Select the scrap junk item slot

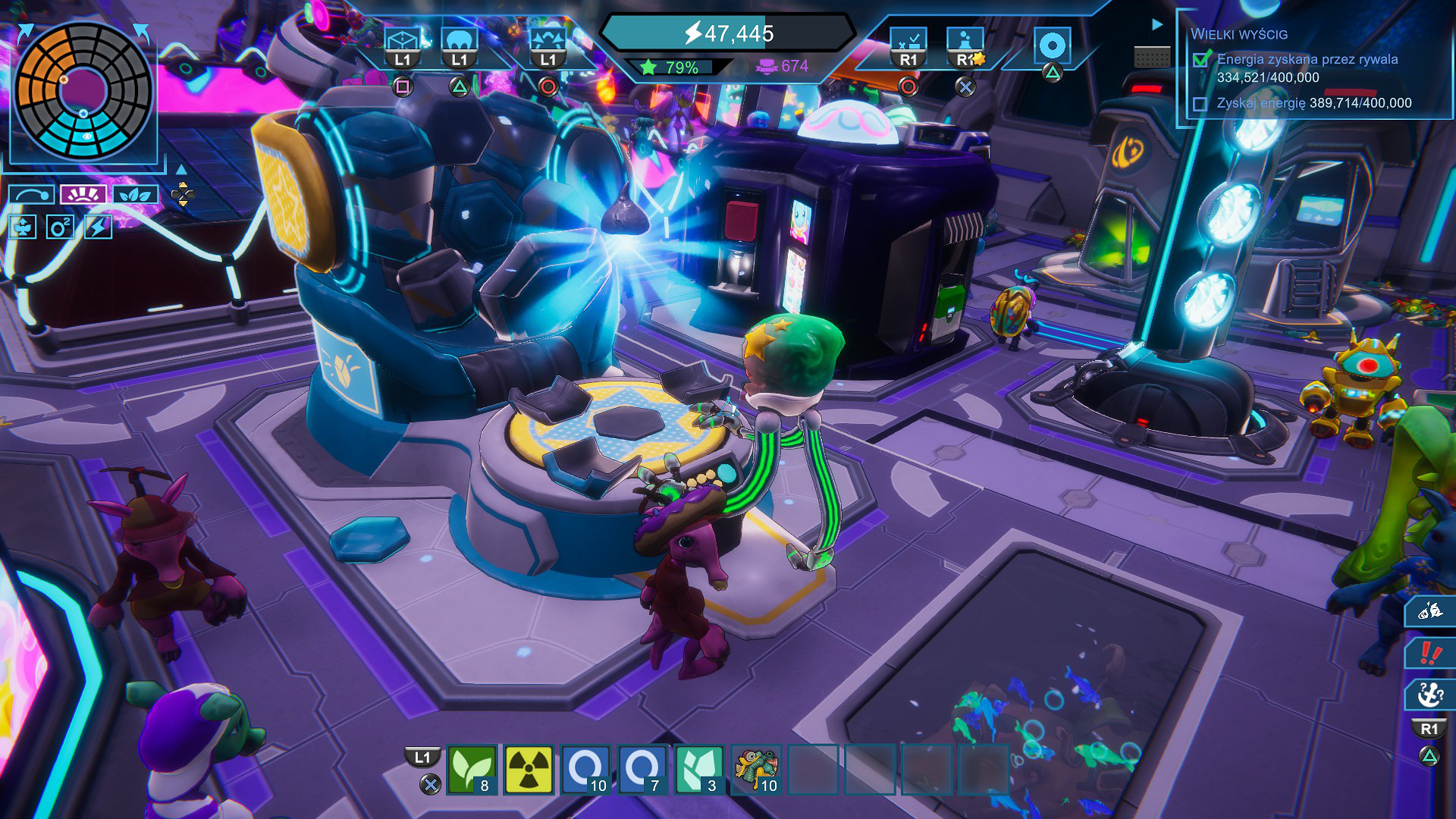pos(755,769)
